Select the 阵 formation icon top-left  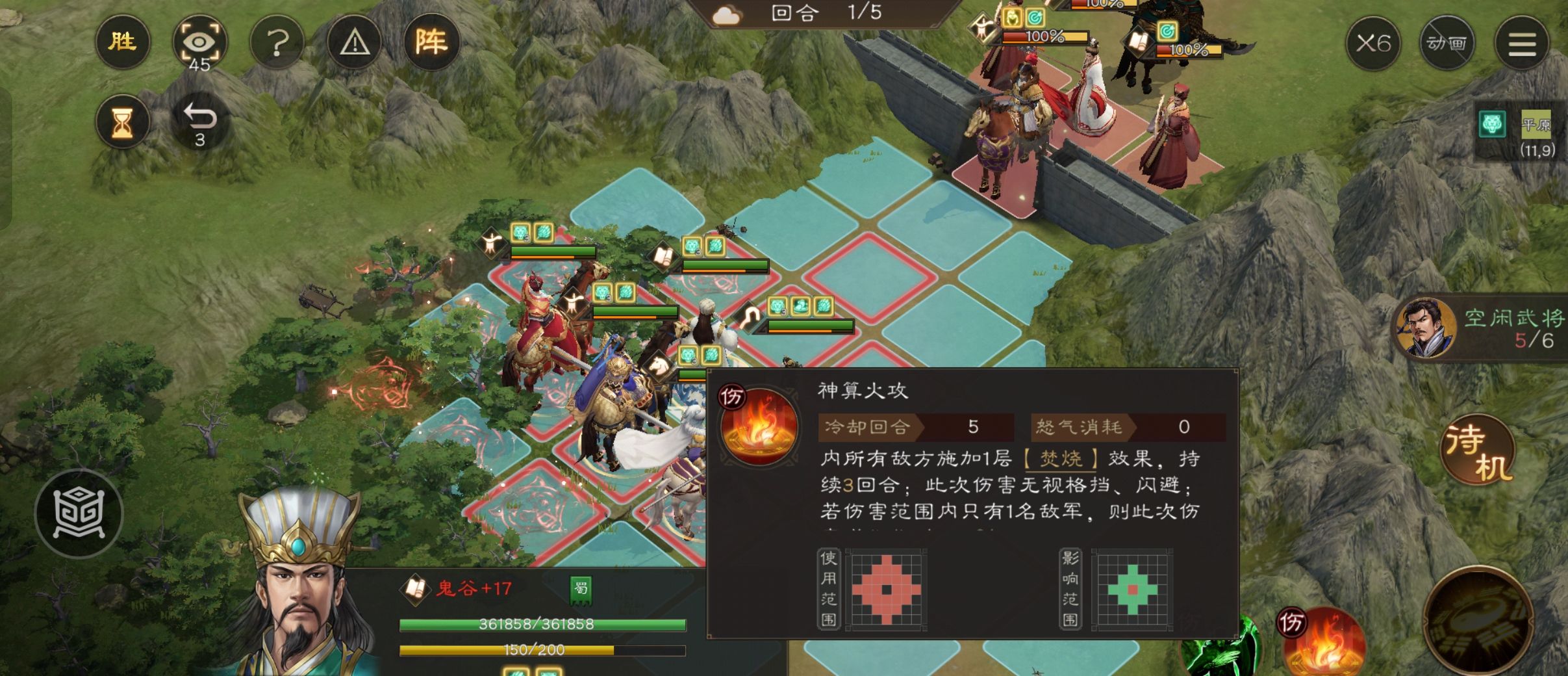click(432, 42)
